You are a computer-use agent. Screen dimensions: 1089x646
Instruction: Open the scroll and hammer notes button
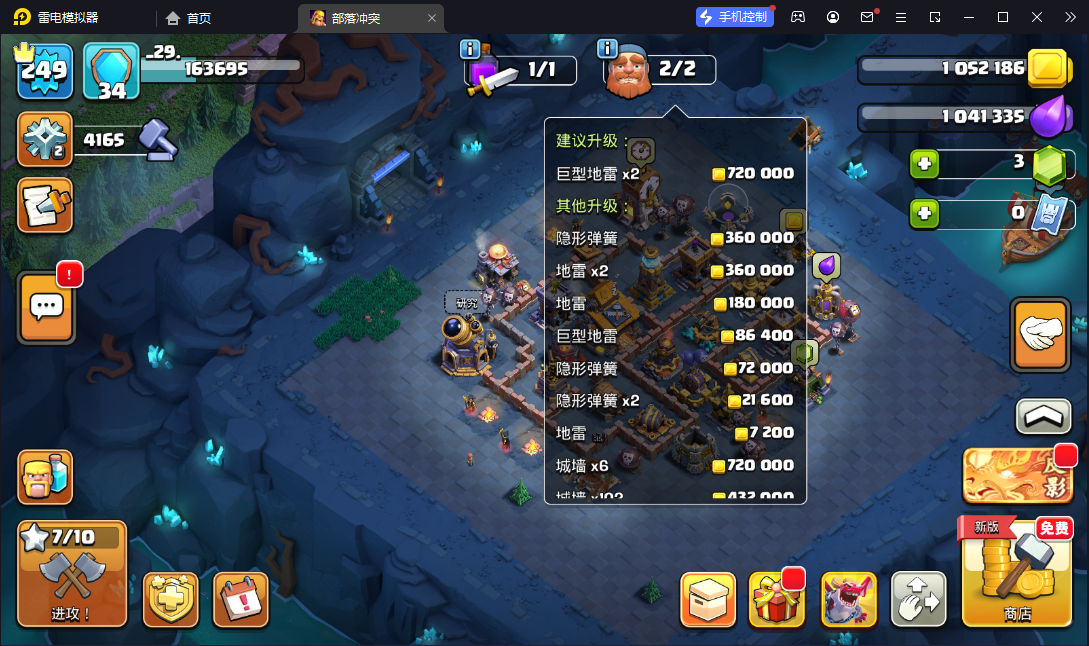coord(45,205)
